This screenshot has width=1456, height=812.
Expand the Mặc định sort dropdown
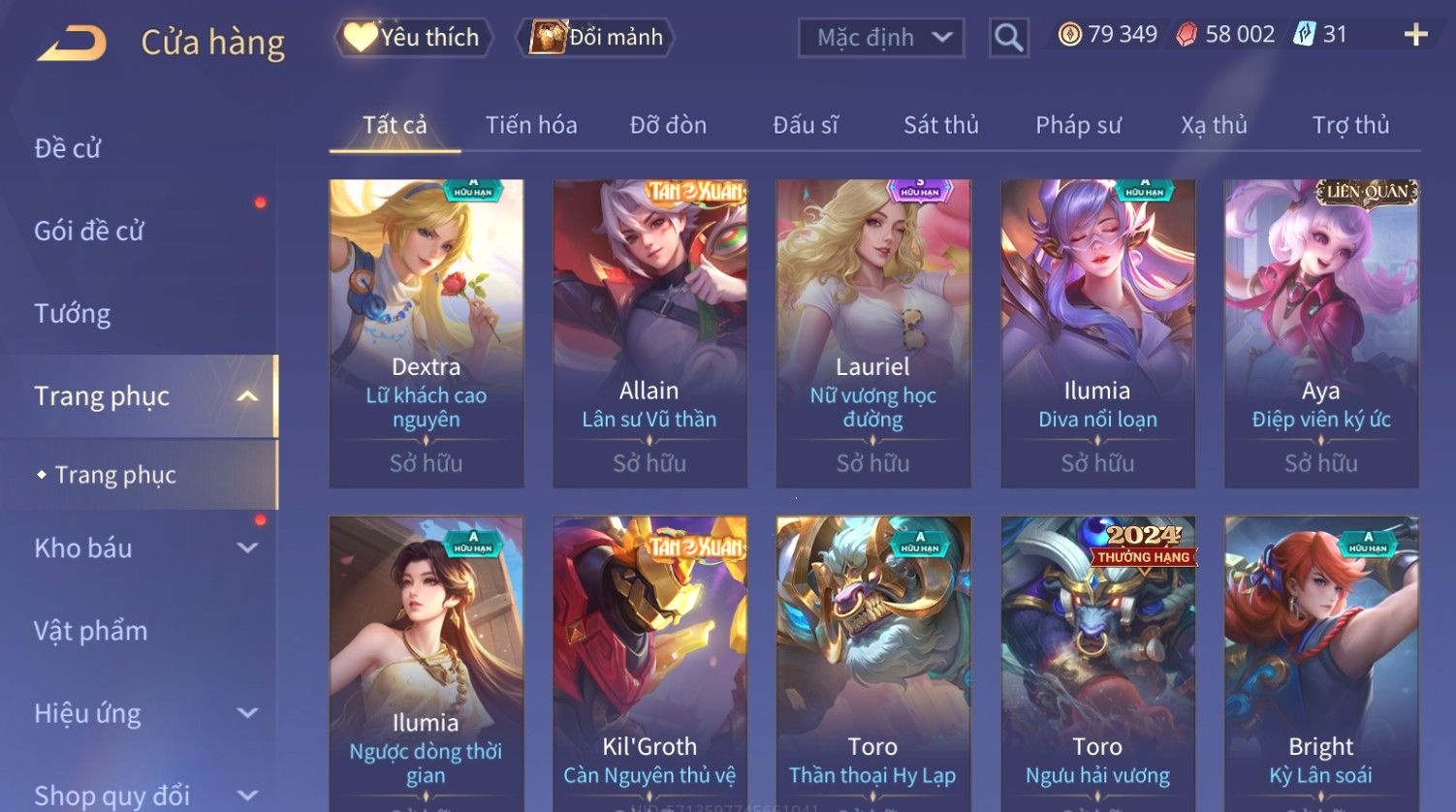click(x=881, y=38)
